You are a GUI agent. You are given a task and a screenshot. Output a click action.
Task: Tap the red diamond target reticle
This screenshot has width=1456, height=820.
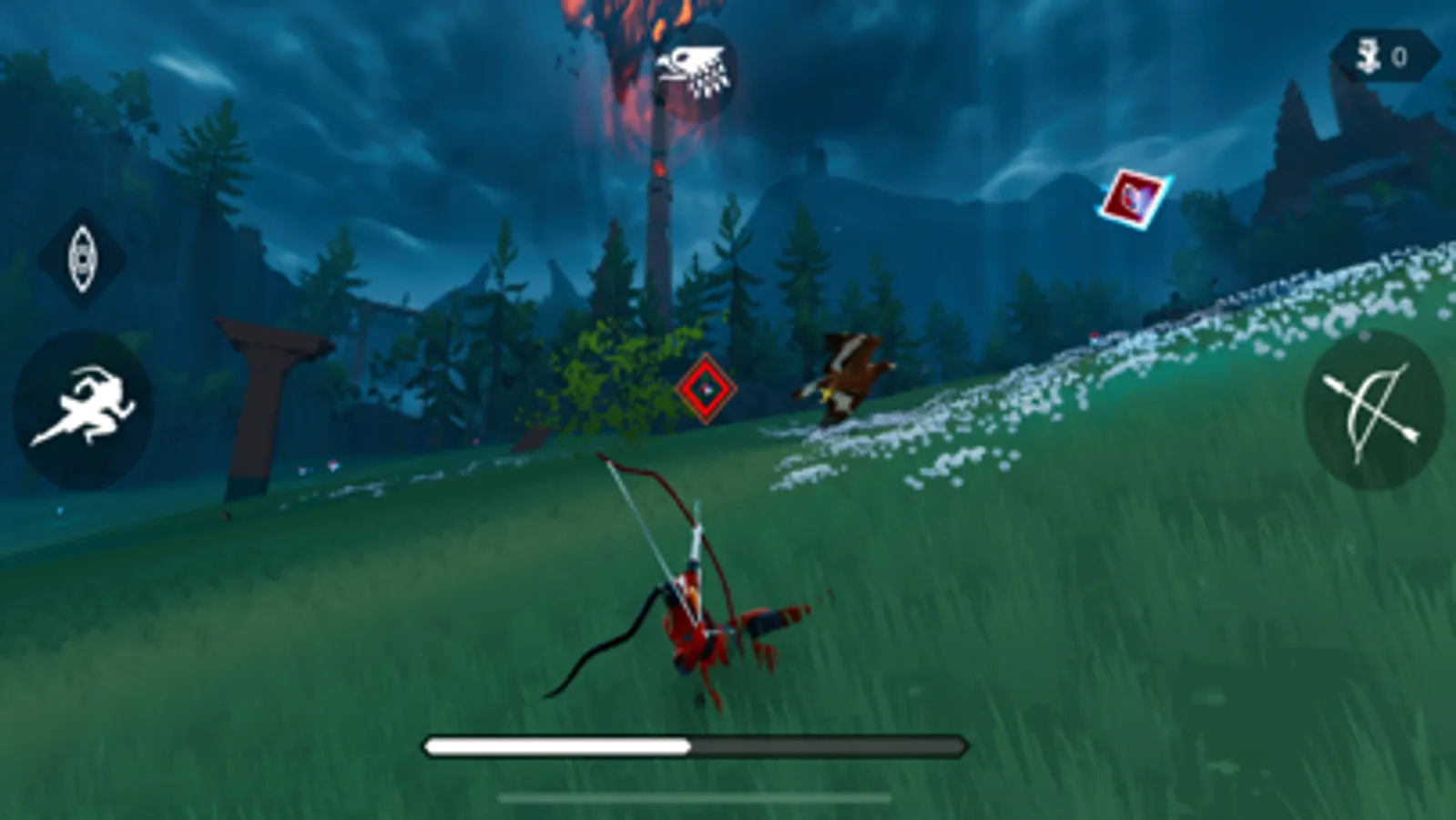[705, 390]
